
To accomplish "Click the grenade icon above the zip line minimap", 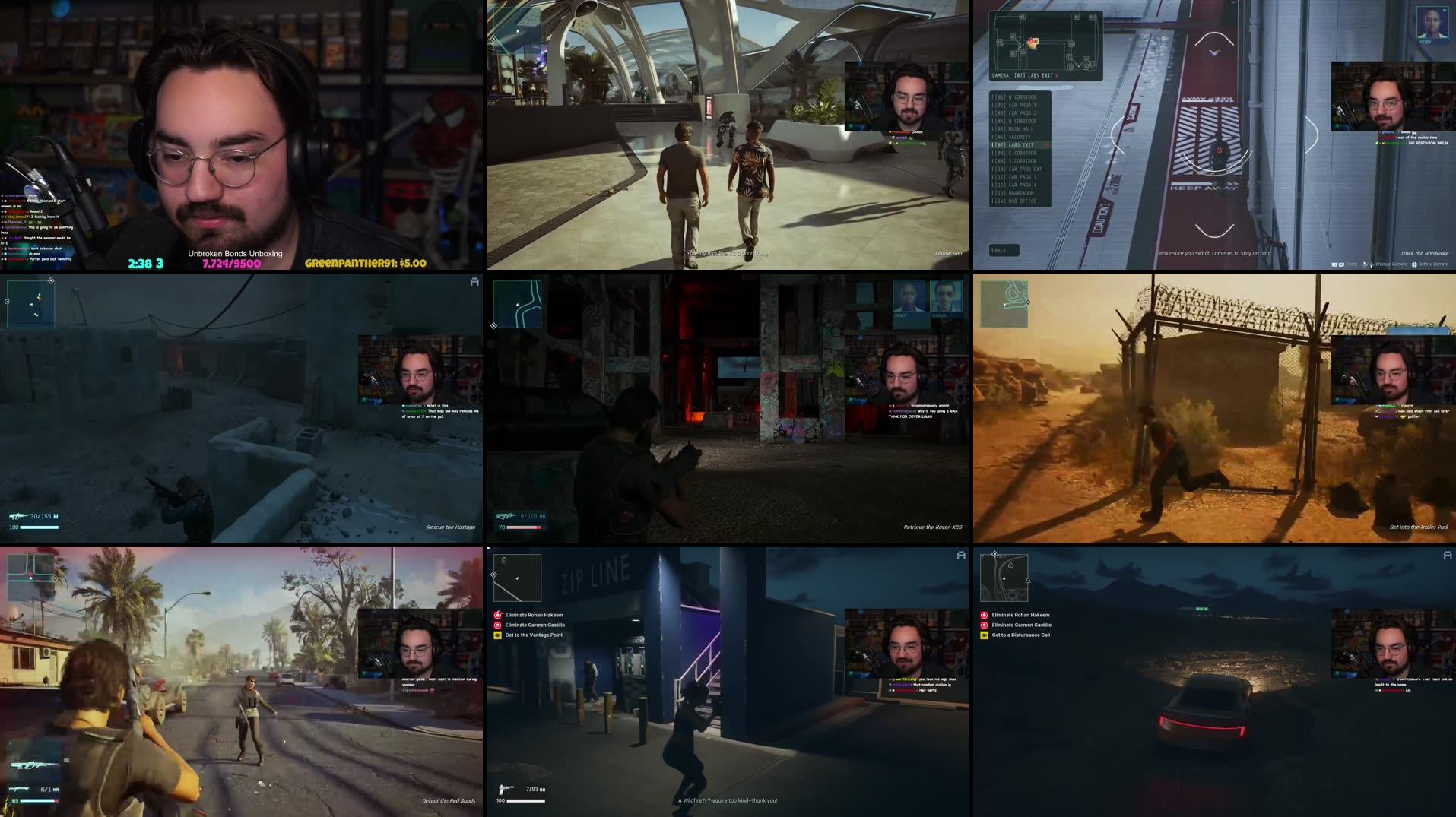I will (x=503, y=560).
